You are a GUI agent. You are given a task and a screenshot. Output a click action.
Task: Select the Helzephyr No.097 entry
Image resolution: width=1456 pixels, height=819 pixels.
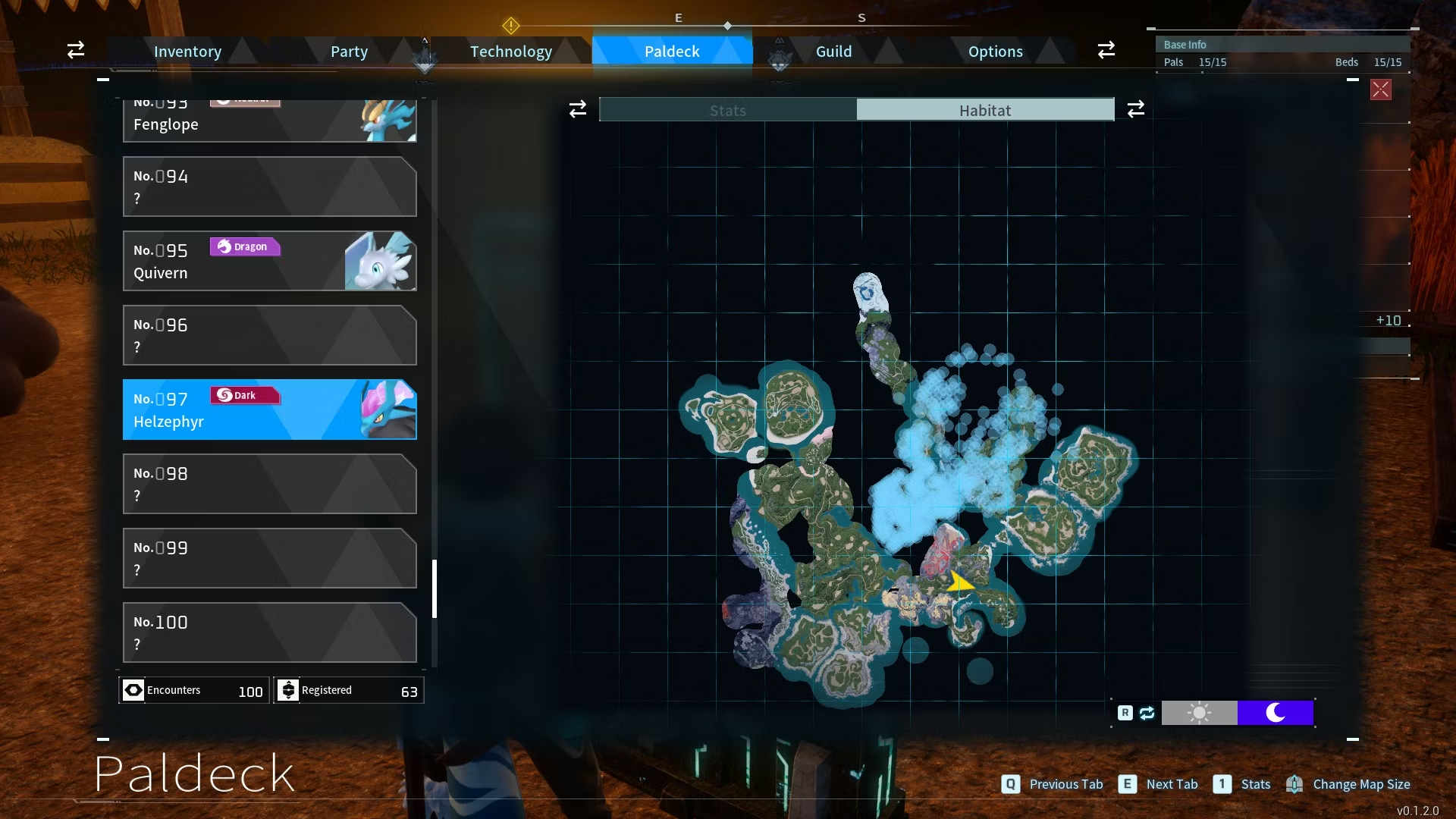pyautogui.click(x=269, y=409)
